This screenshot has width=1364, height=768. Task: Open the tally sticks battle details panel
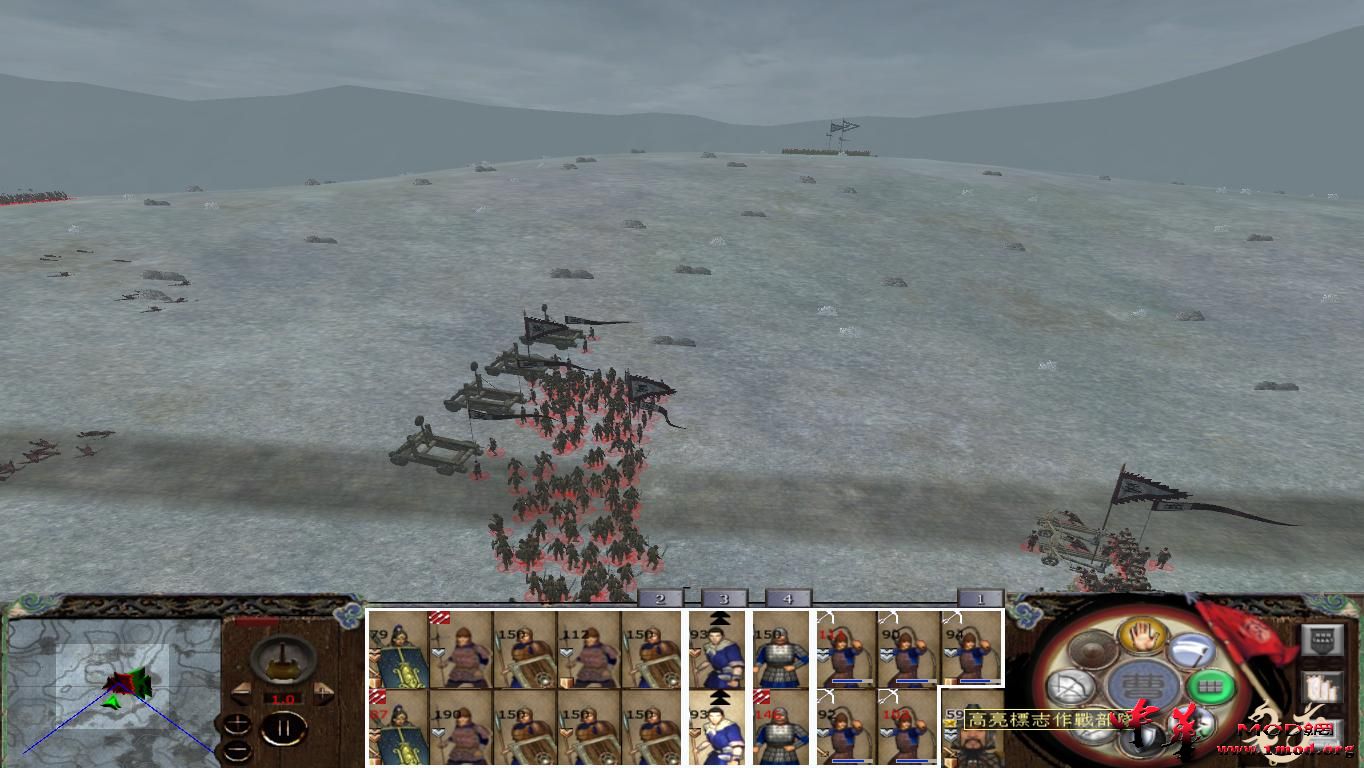(x=1323, y=686)
